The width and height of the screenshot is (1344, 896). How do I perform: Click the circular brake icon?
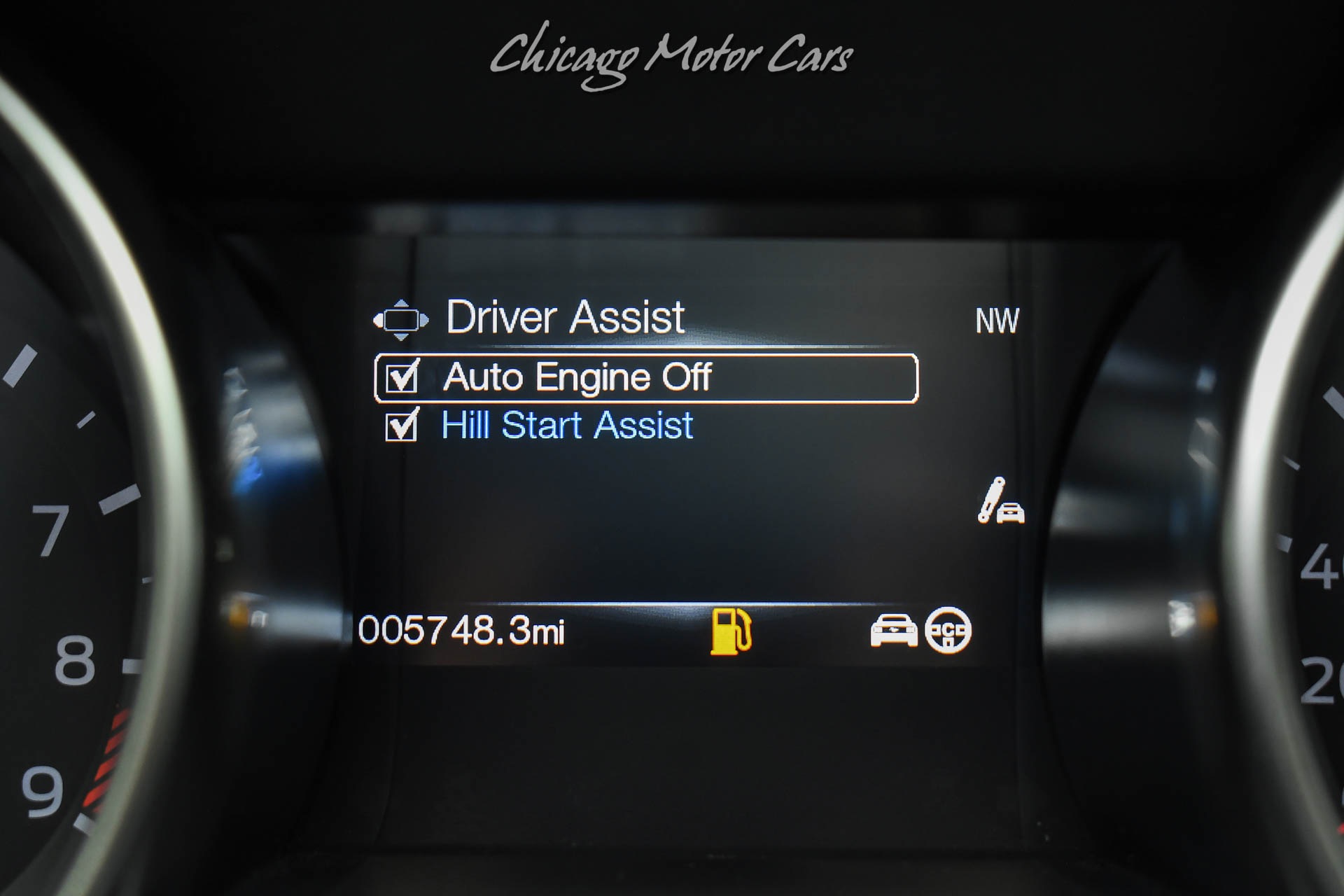(x=948, y=631)
